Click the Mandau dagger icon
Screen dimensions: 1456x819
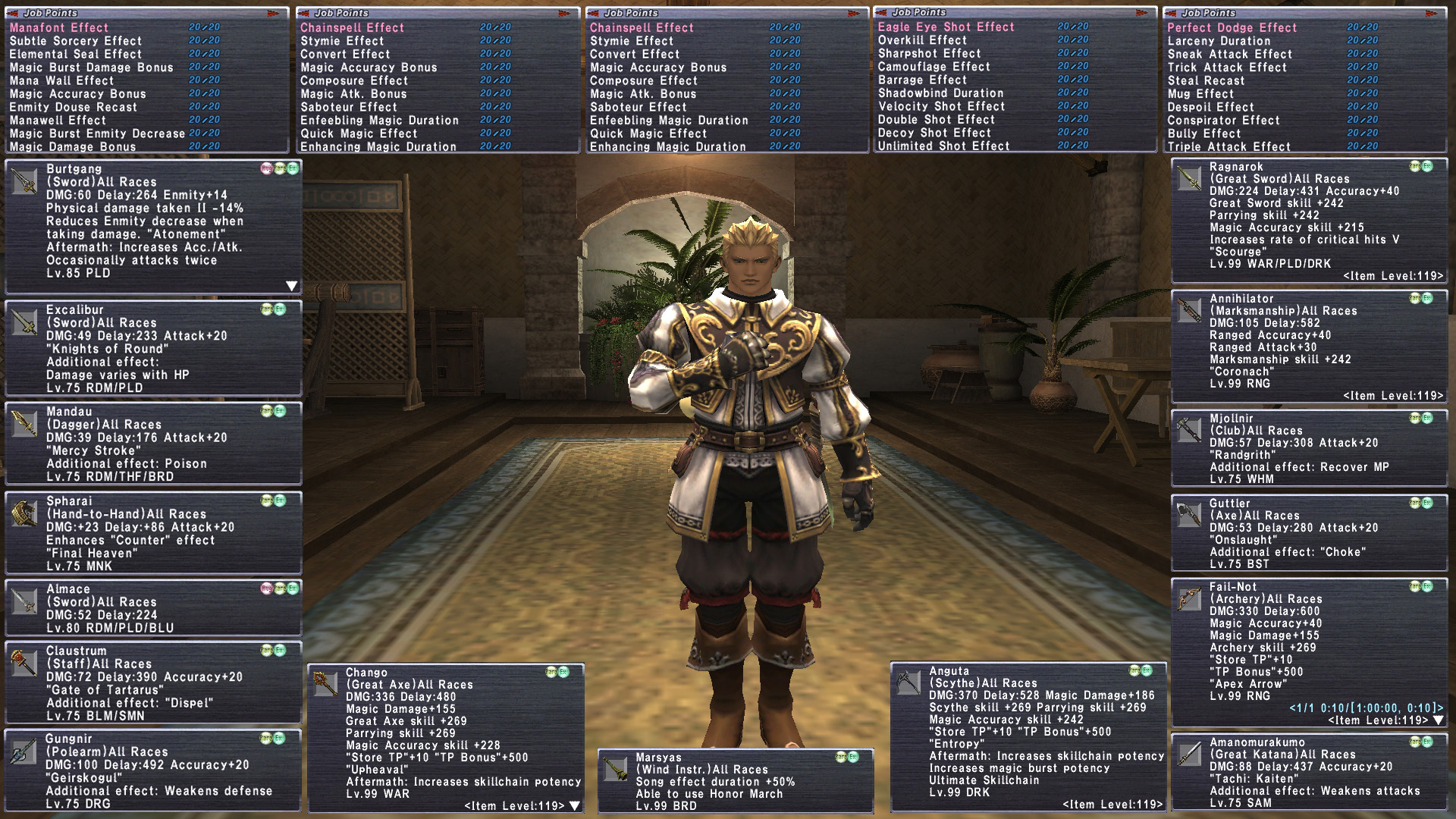pos(24,425)
